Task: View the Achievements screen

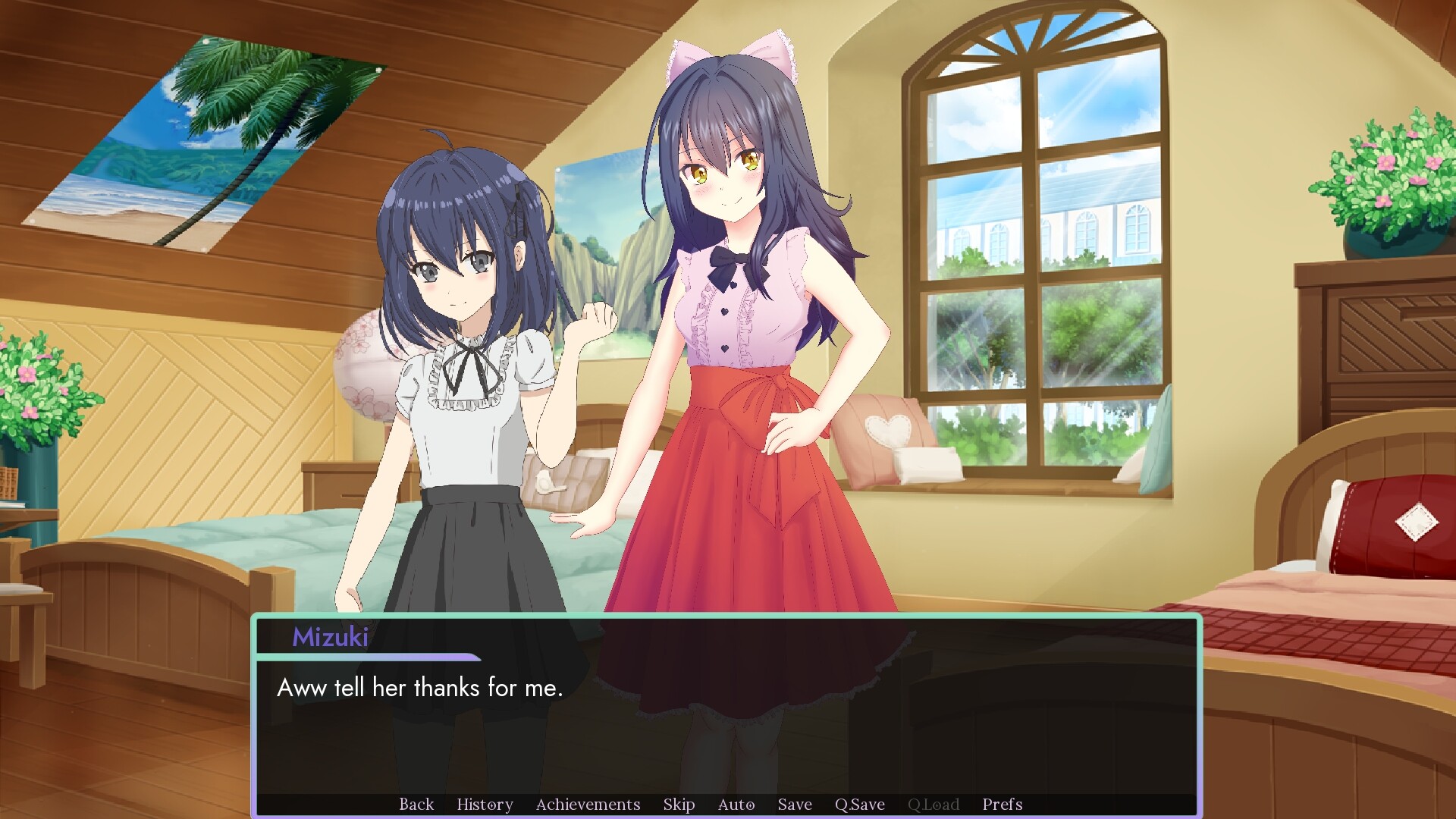Action: [x=588, y=804]
